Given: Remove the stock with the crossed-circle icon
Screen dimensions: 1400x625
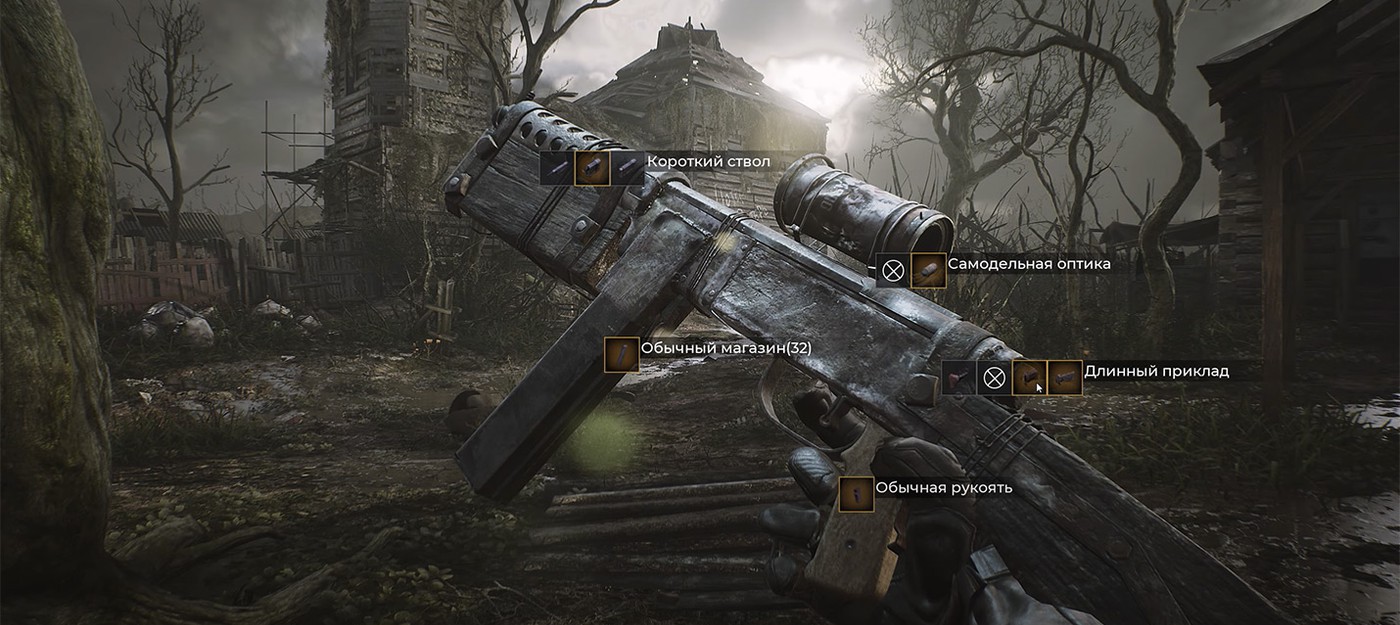Looking at the screenshot, I should [993, 378].
